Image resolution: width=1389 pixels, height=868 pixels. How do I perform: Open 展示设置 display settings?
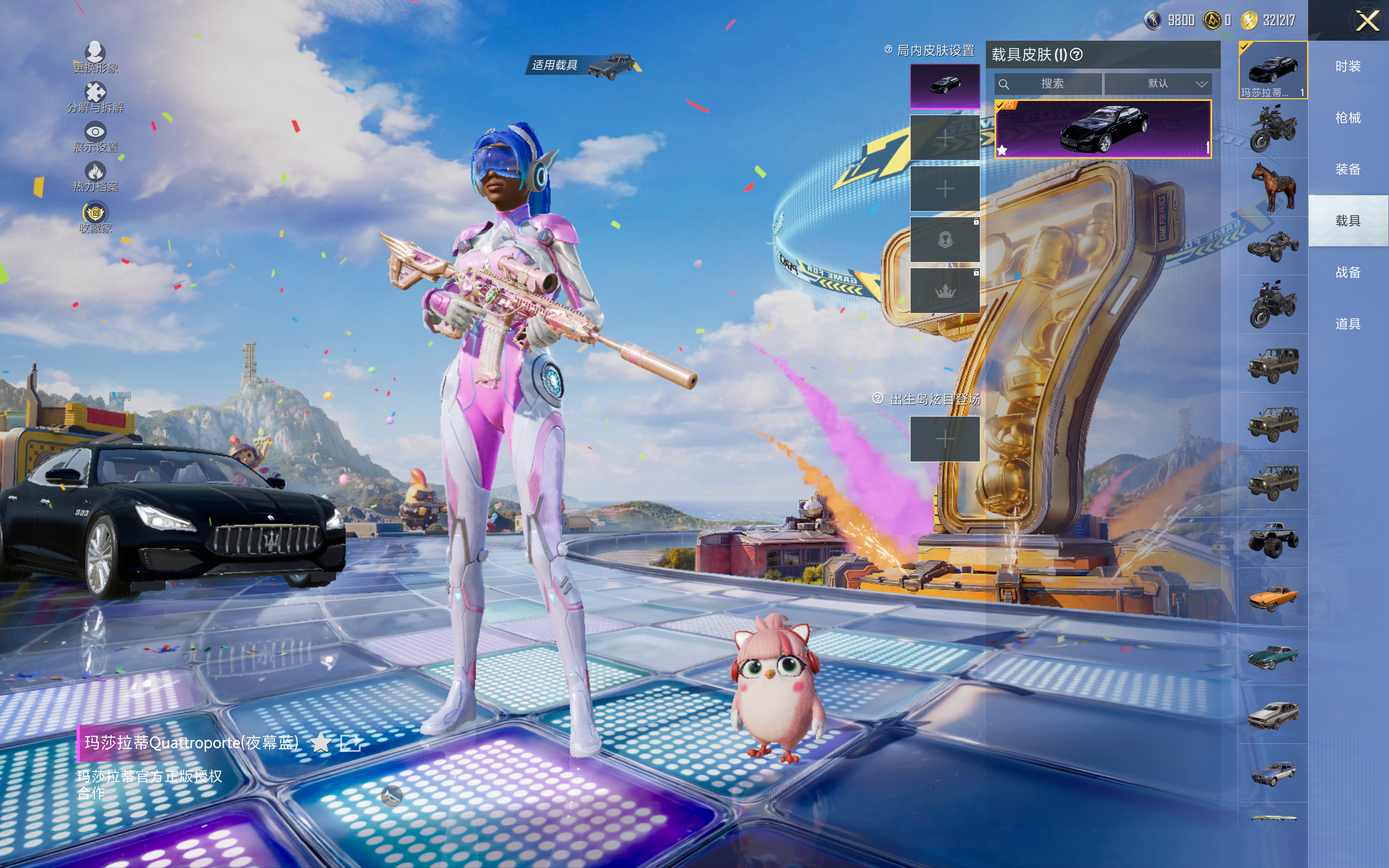(95, 137)
